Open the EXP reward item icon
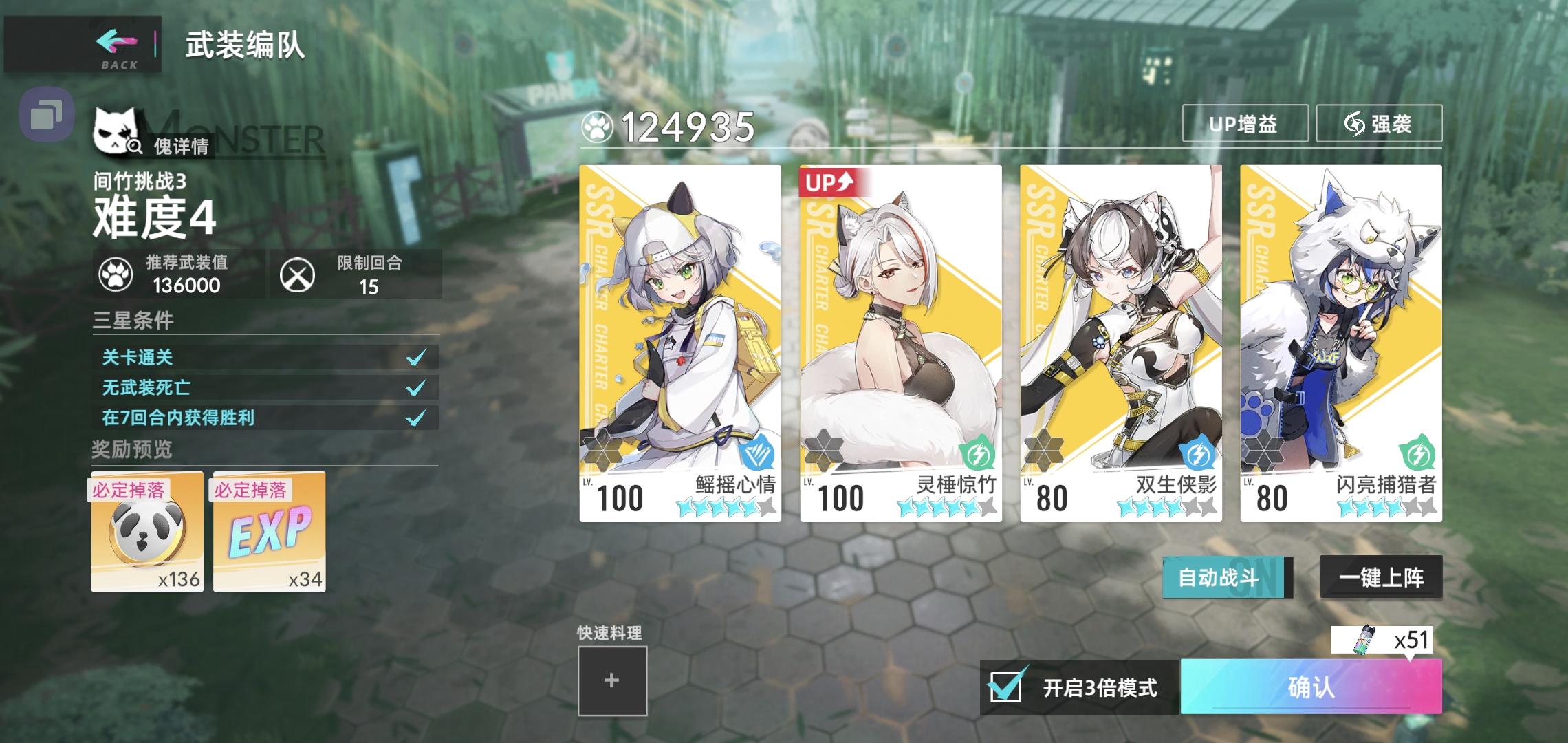Screen dimensions: 1568x743 [x=267, y=533]
